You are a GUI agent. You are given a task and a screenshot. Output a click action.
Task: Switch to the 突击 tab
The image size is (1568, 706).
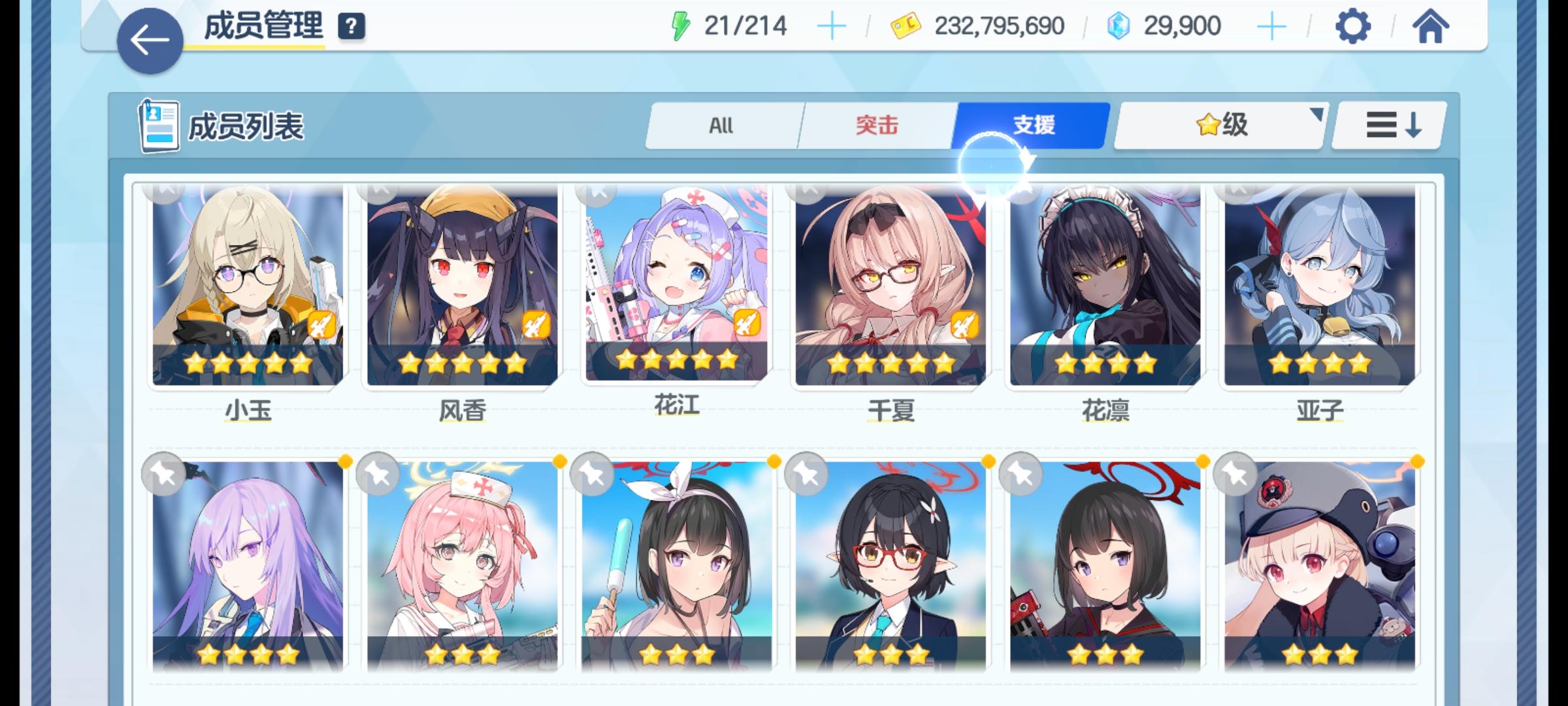coord(877,126)
